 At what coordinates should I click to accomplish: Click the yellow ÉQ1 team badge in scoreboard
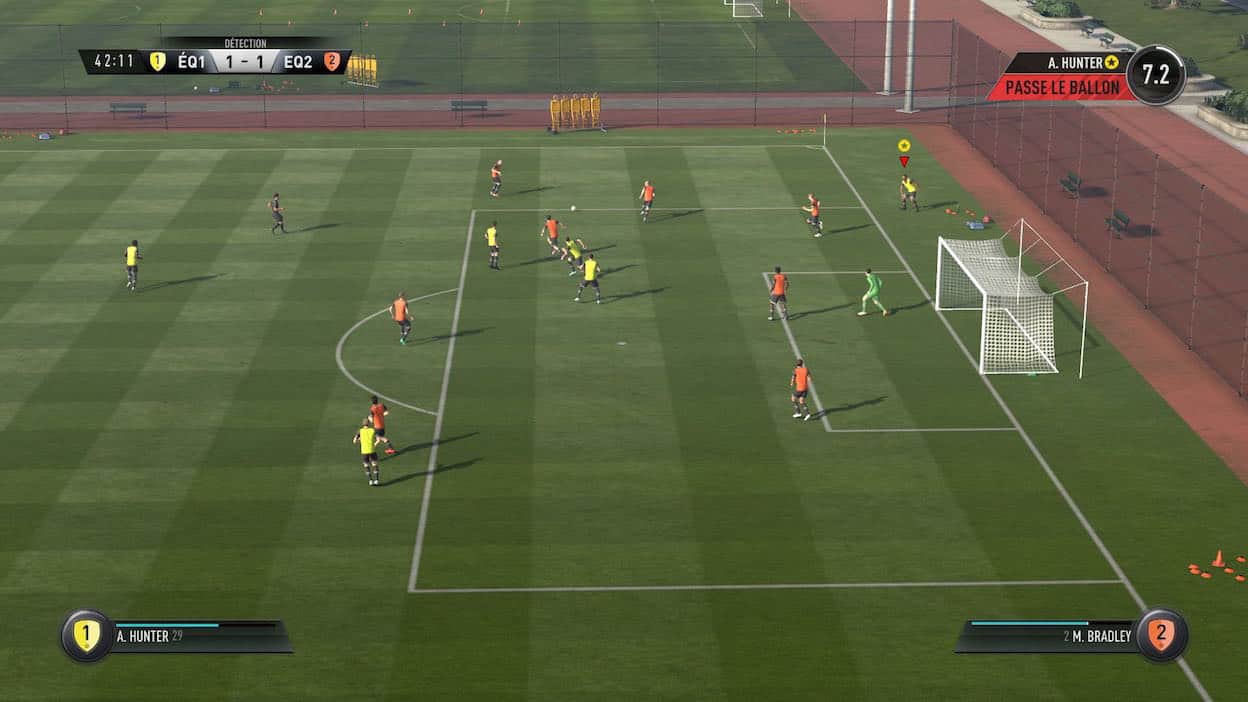(x=157, y=62)
